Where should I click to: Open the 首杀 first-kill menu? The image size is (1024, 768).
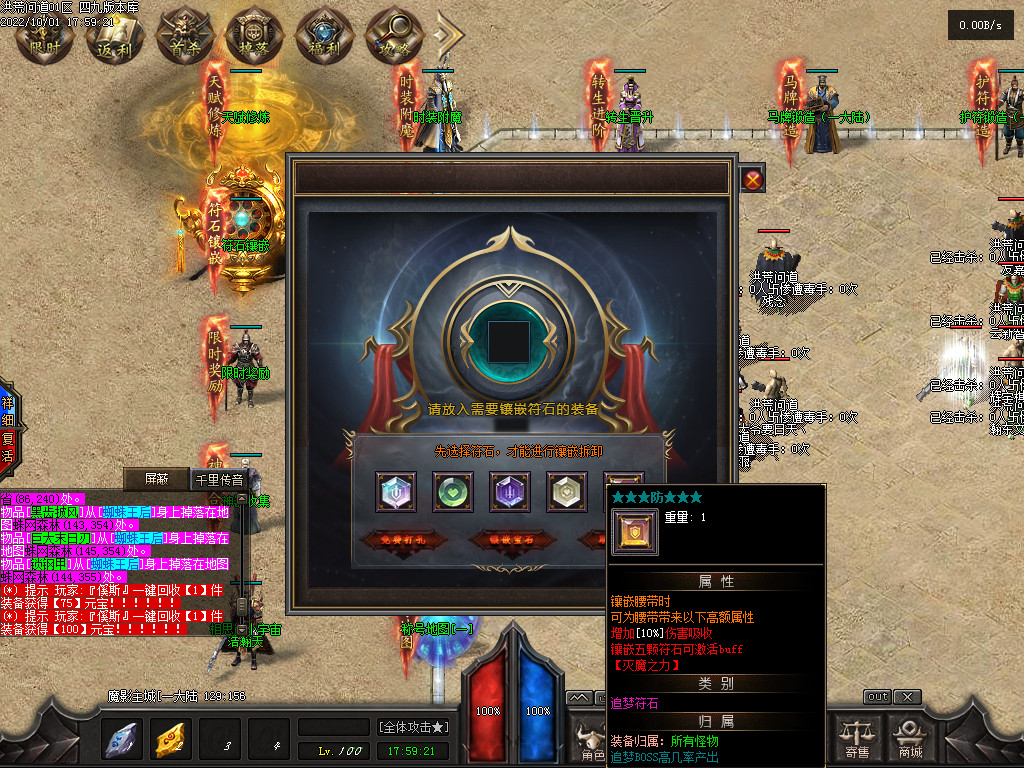click(185, 36)
